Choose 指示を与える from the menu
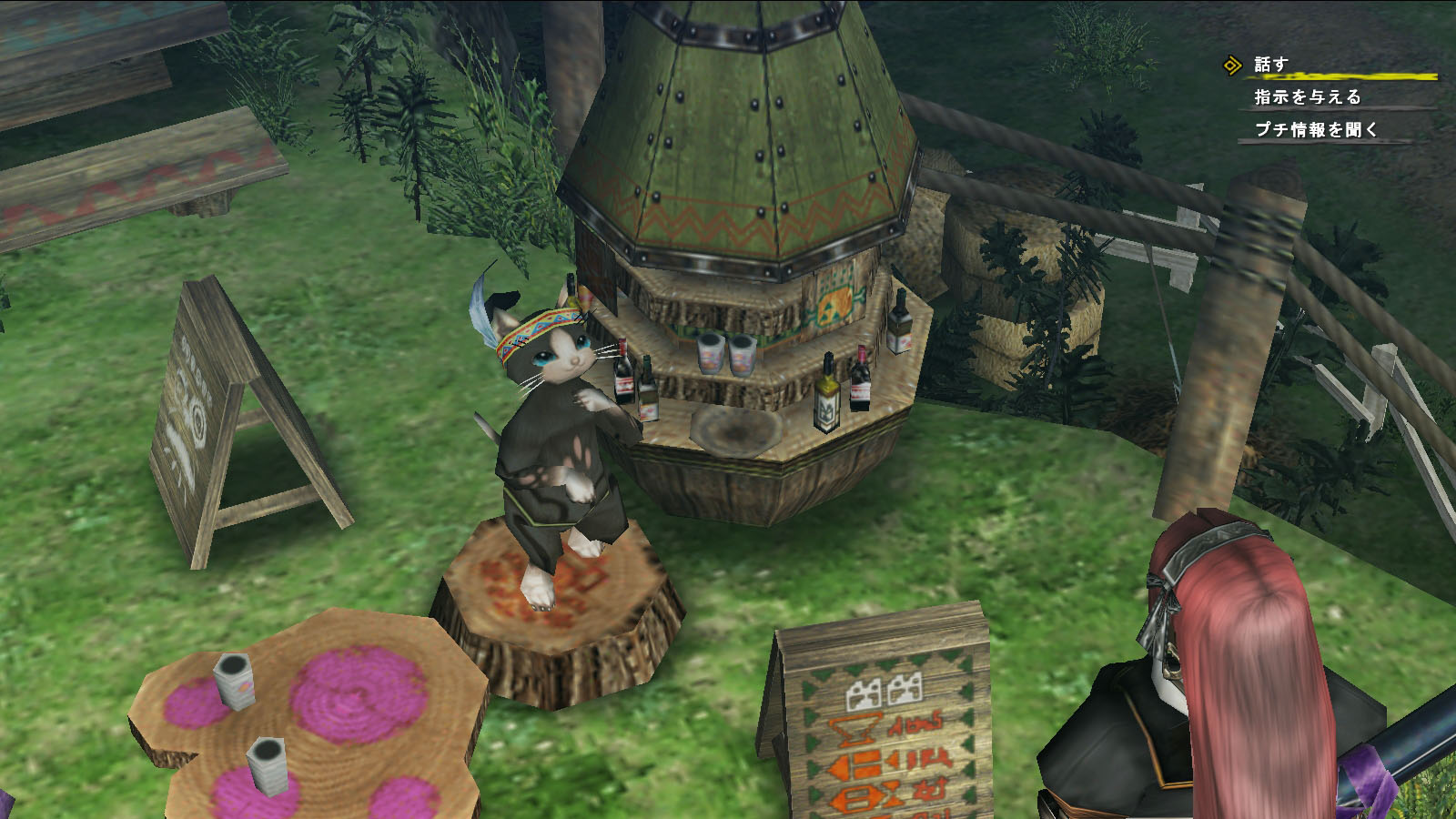The image size is (1456, 819). pos(1308,97)
